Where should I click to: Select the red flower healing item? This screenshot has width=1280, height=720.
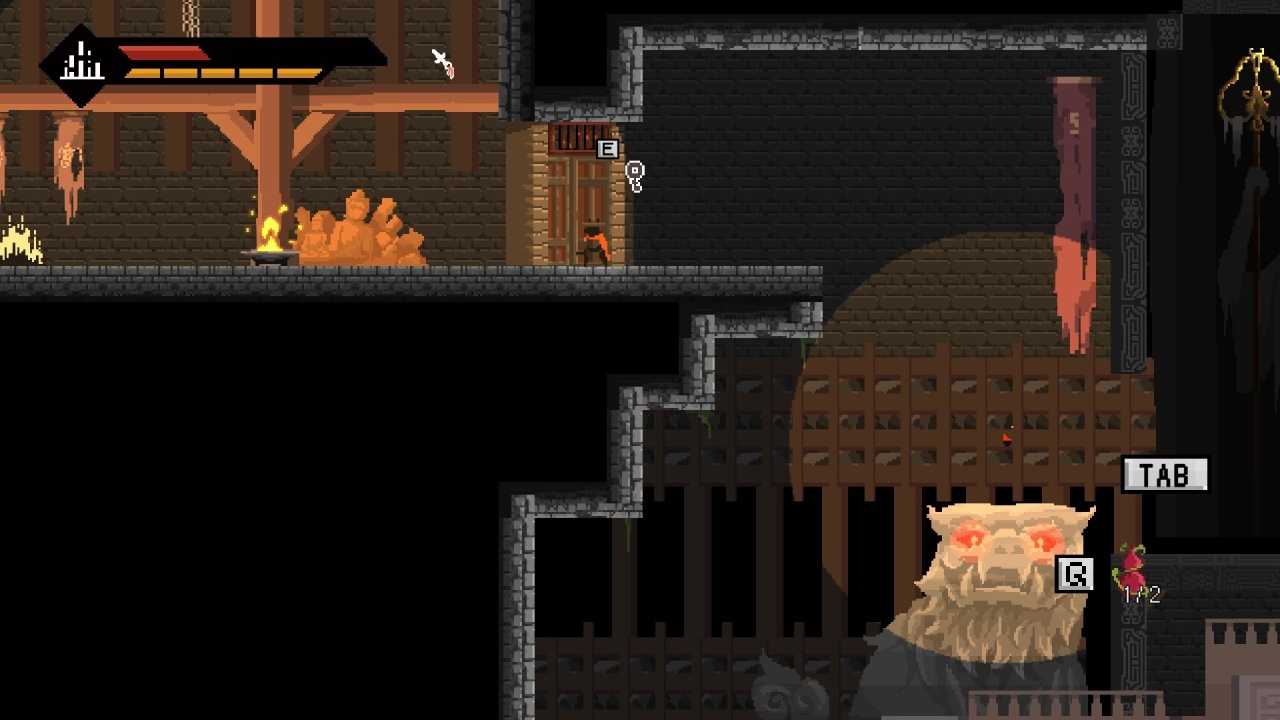[1132, 569]
